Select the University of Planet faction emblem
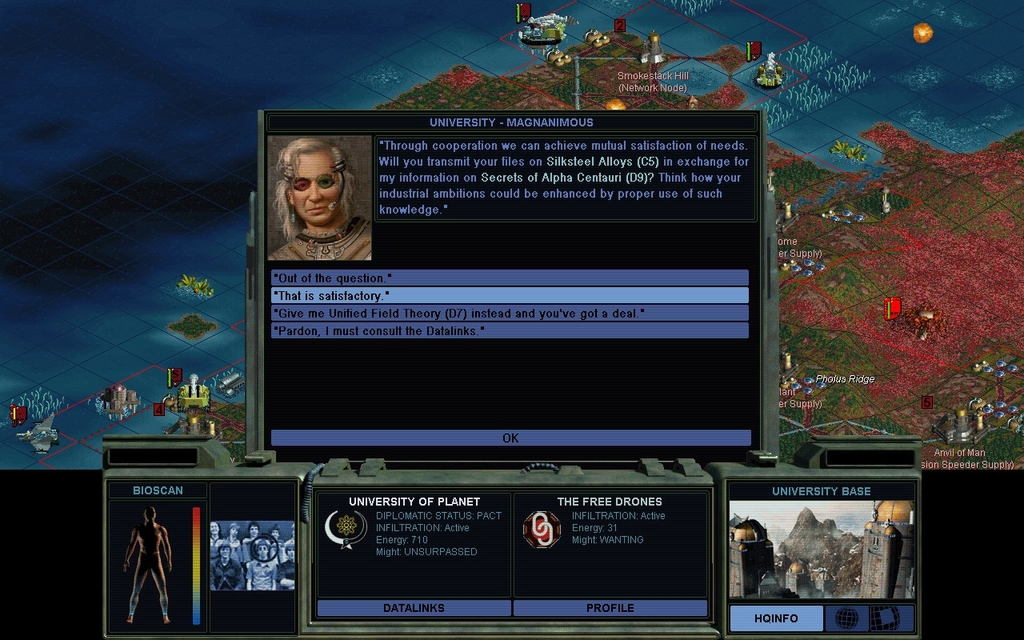The image size is (1024, 640). point(346,529)
